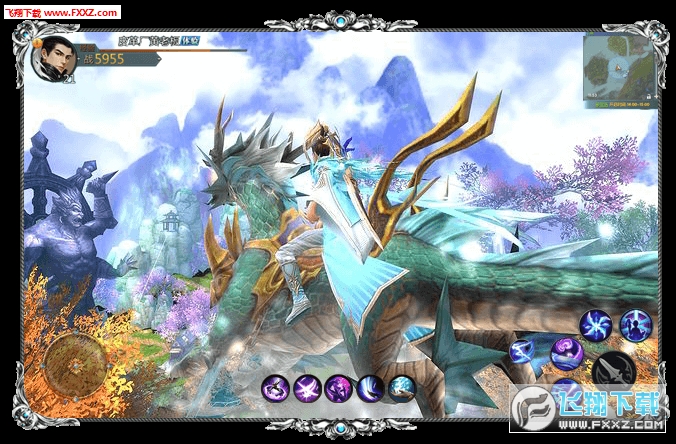The height and width of the screenshot is (444, 676).
Task: Activate the white crescent slash skill
Action: click(x=371, y=388)
